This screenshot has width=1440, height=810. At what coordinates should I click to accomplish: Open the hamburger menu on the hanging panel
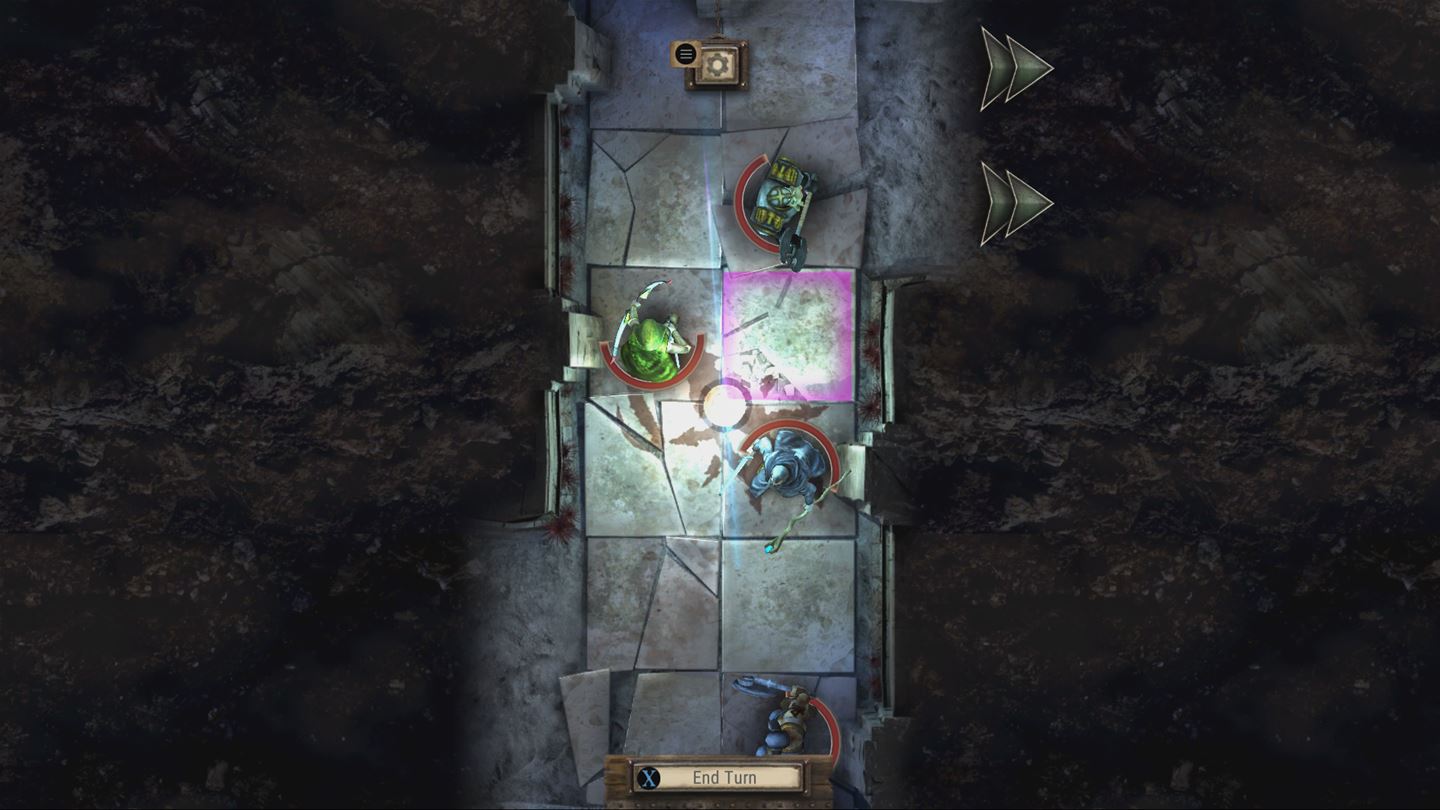tap(686, 53)
